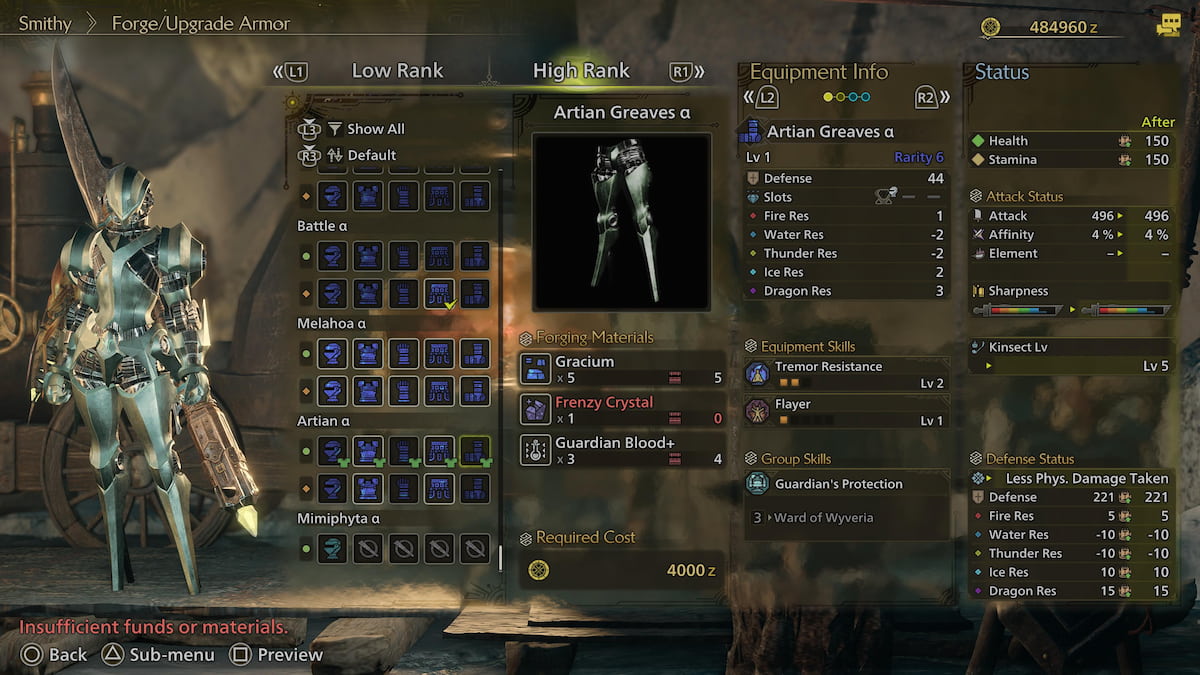Screen dimensions: 1200x675
Task: Click the Ward of Wyveria bonus entry
Action: pyautogui.click(x=825, y=517)
